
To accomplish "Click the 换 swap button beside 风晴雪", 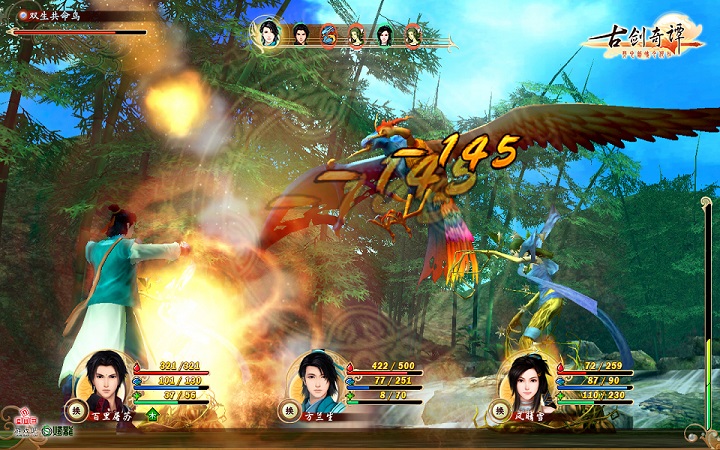I will pyautogui.click(x=498, y=410).
